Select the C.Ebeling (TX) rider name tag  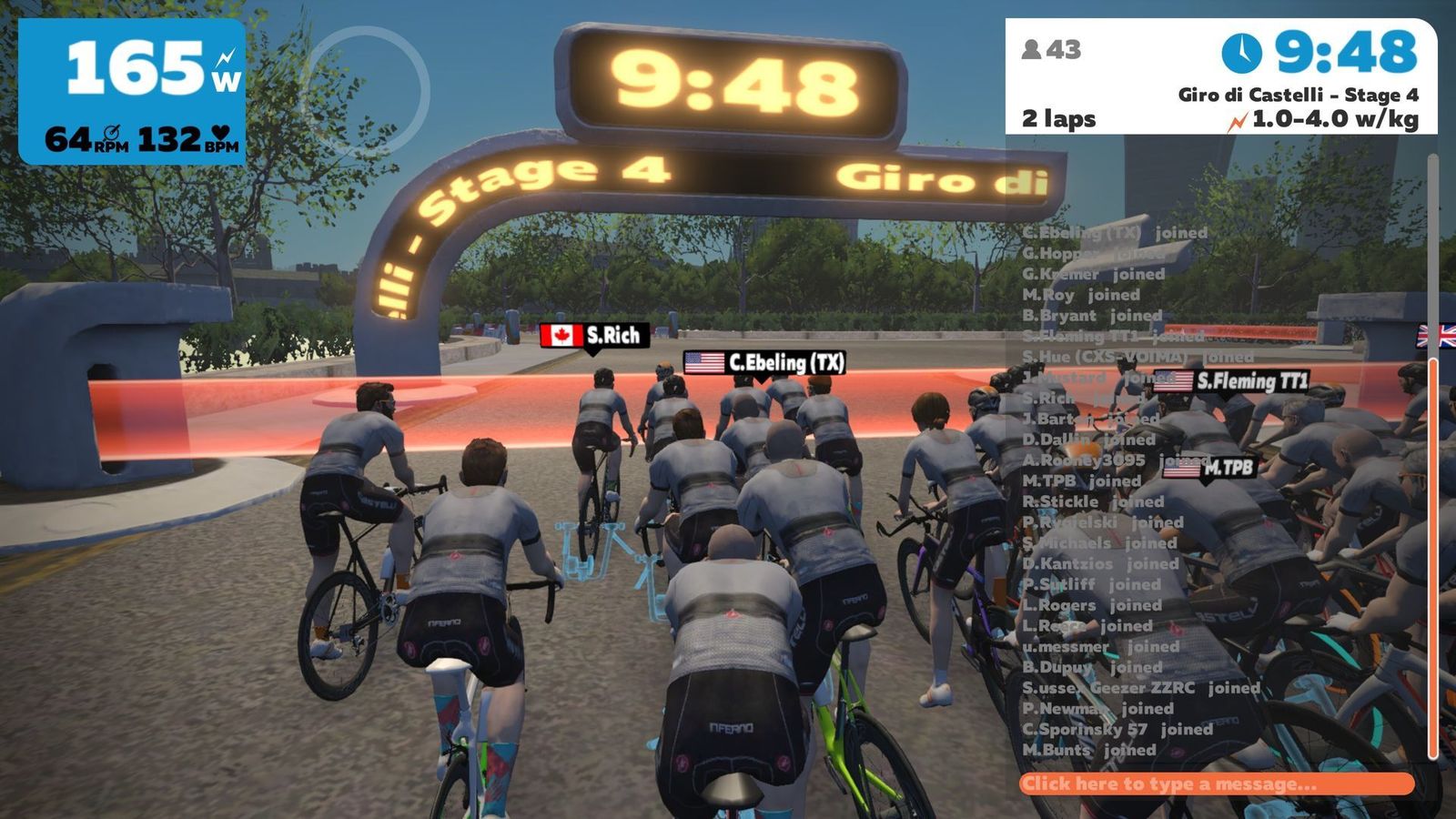pyautogui.click(x=764, y=363)
